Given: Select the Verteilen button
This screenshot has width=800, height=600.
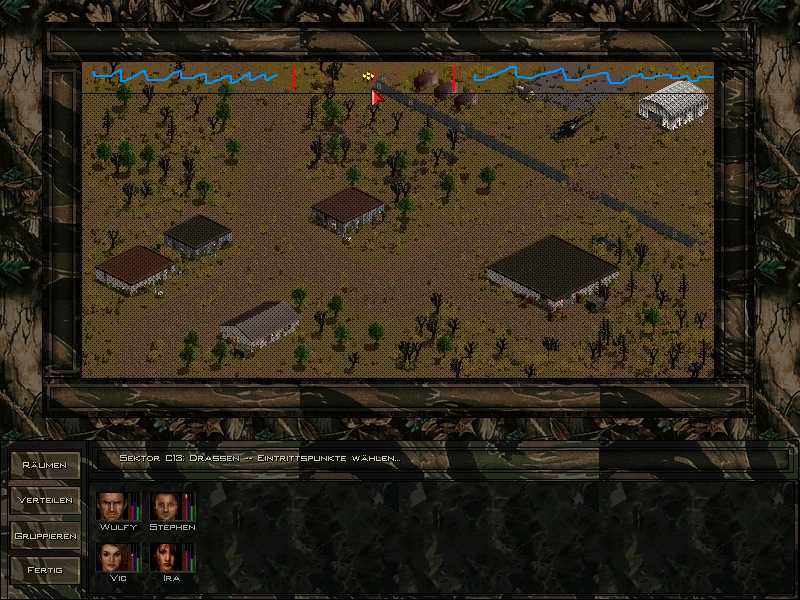Looking at the screenshot, I should pos(45,500).
